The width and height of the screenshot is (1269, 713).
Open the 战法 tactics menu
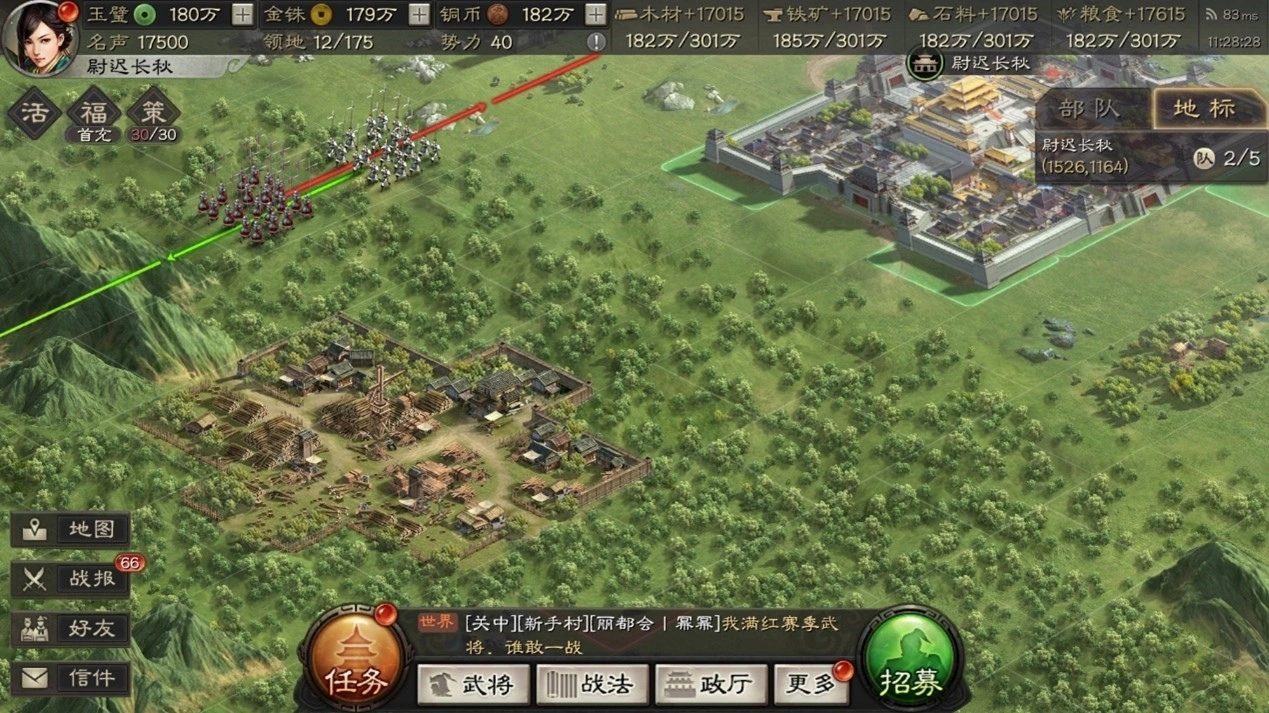[592, 684]
